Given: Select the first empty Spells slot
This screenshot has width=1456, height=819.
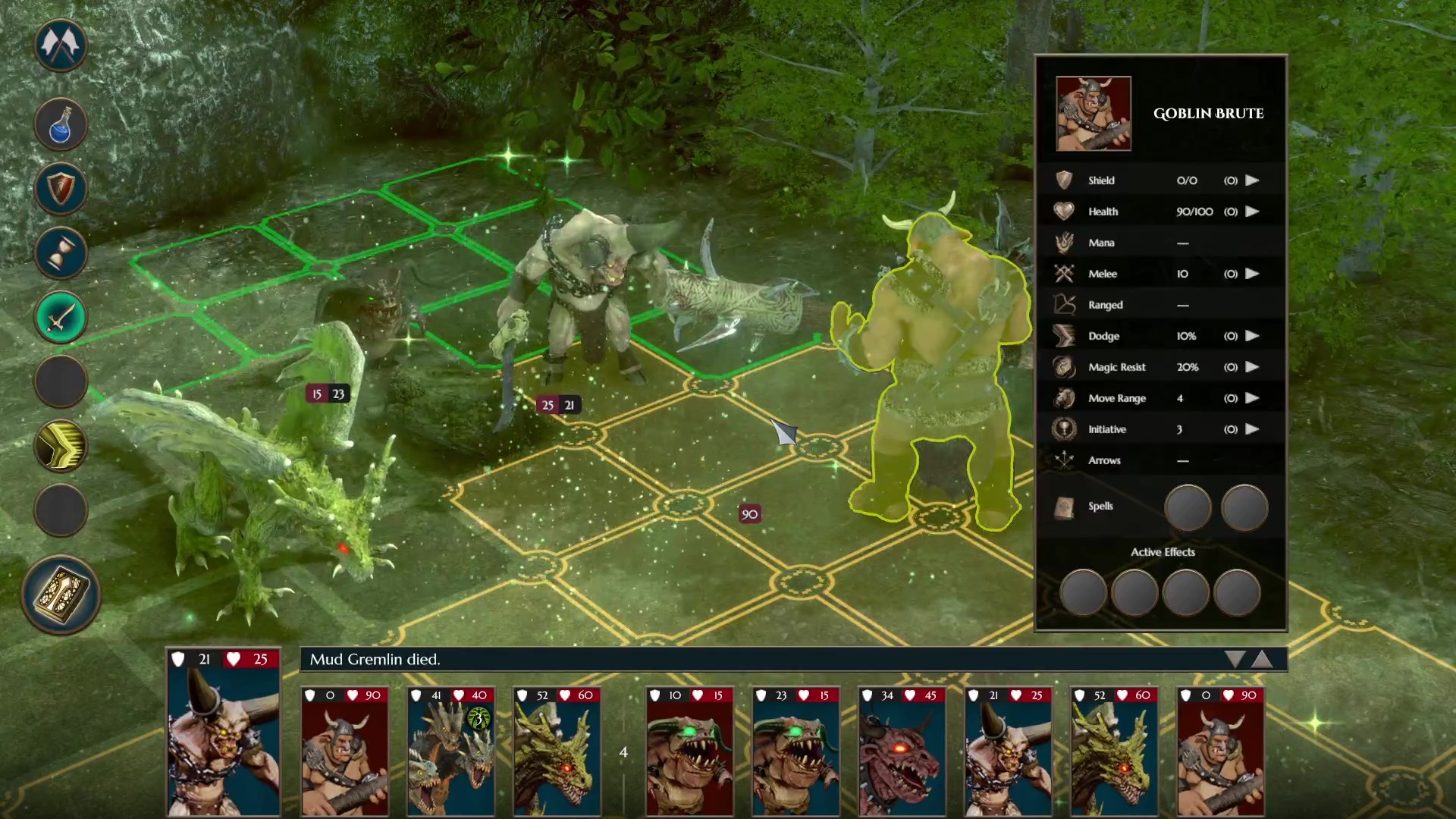Looking at the screenshot, I should click(x=1187, y=507).
